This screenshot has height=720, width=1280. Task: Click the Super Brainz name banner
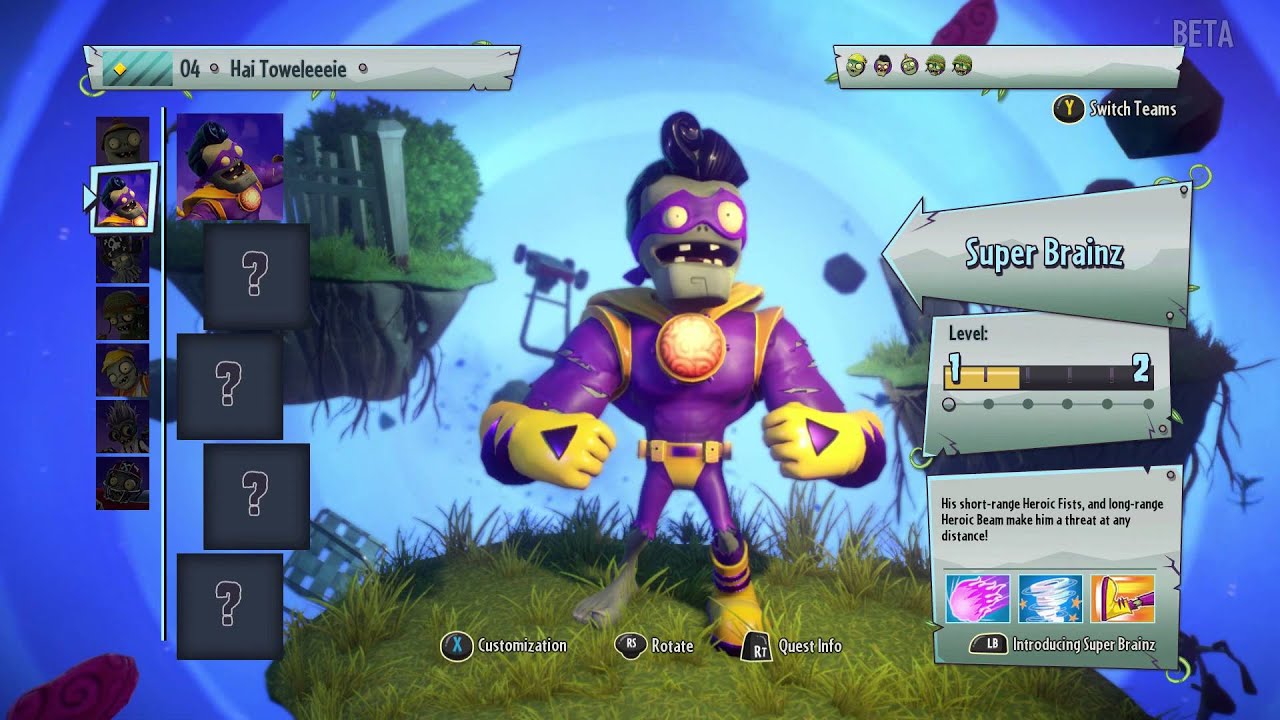click(1043, 254)
